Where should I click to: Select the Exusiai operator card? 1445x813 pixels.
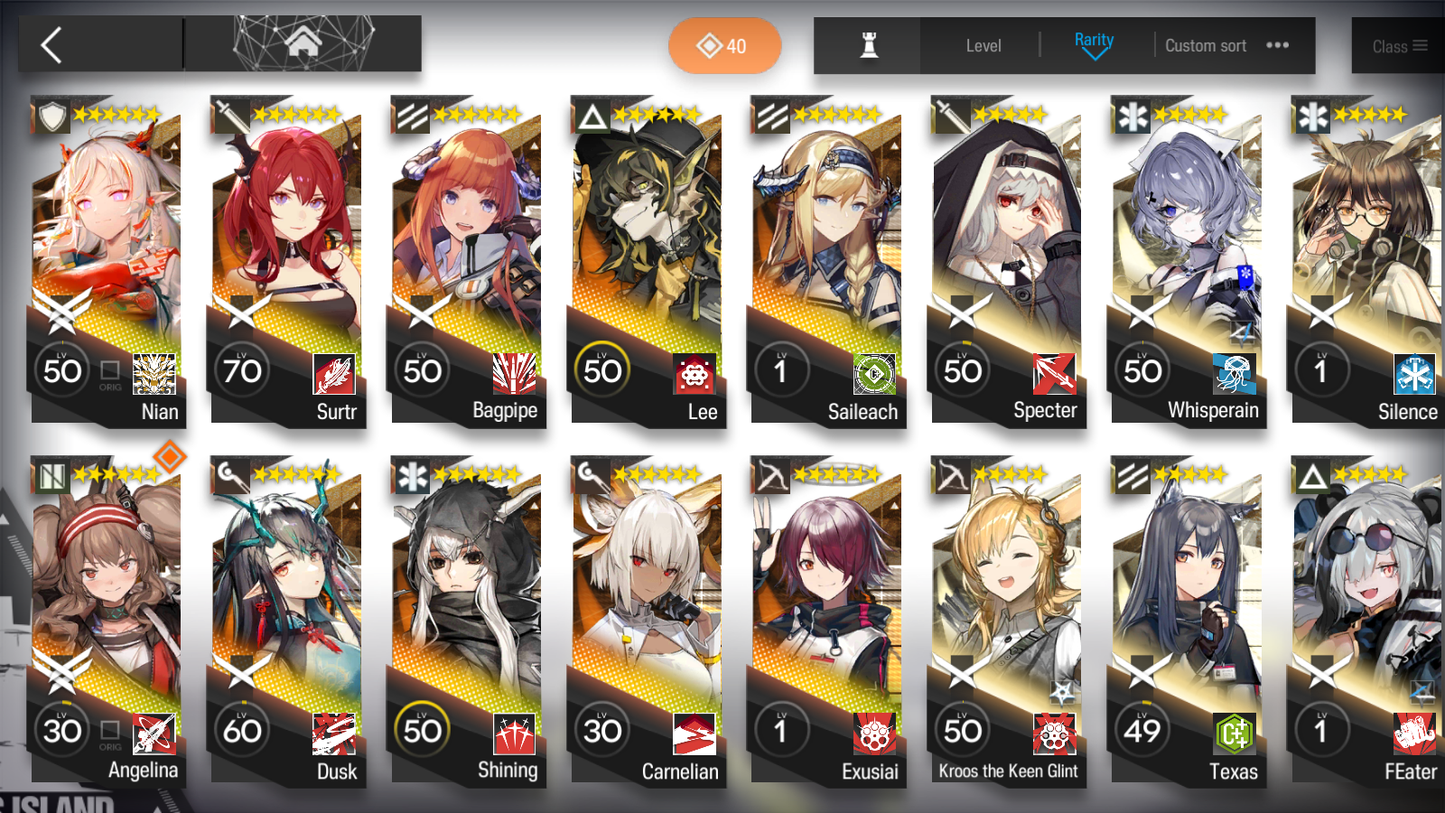(828, 620)
